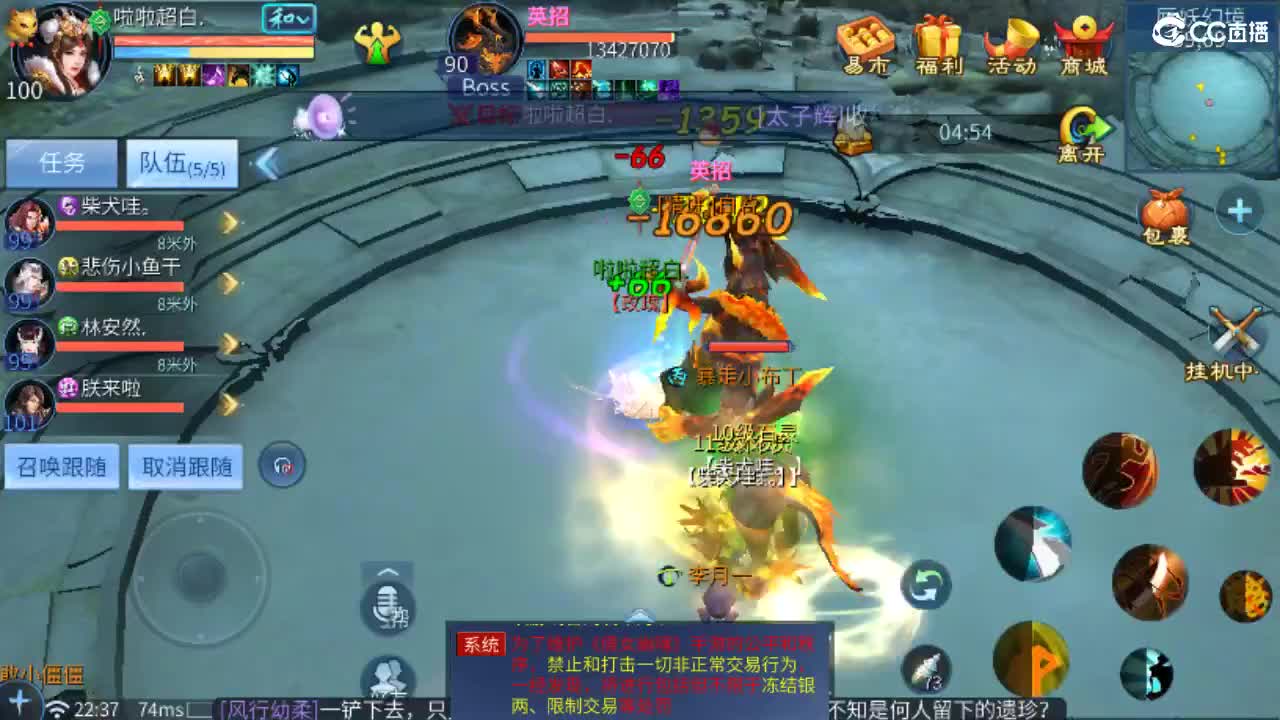Image resolution: width=1280 pixels, height=720 pixels.
Task: Open the 活动 (Activities) panel
Action: 1012,40
